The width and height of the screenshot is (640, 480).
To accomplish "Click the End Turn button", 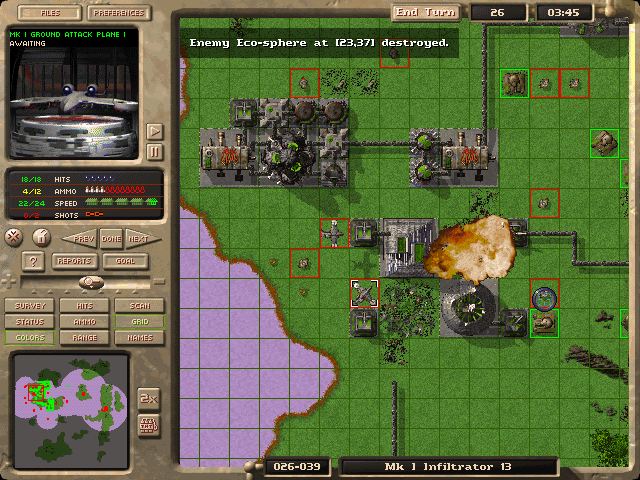I will click(x=424, y=12).
